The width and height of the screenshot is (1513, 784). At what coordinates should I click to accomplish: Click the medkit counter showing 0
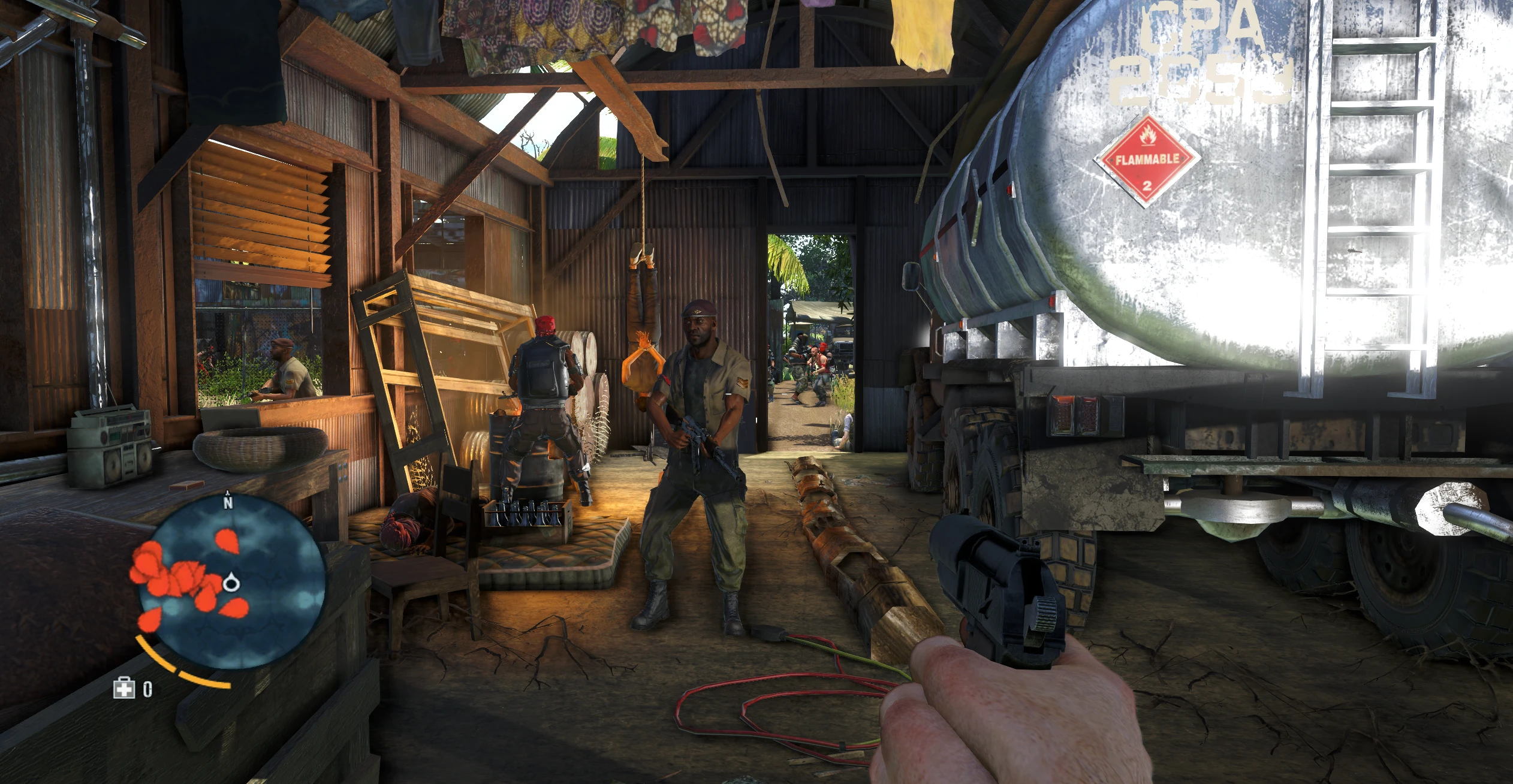tap(148, 690)
